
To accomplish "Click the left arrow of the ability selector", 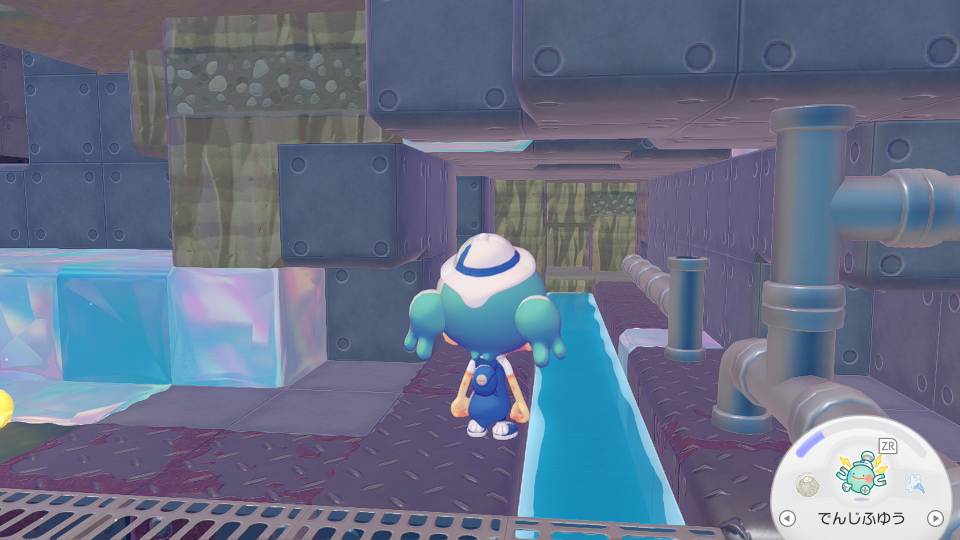I will coord(788,518).
